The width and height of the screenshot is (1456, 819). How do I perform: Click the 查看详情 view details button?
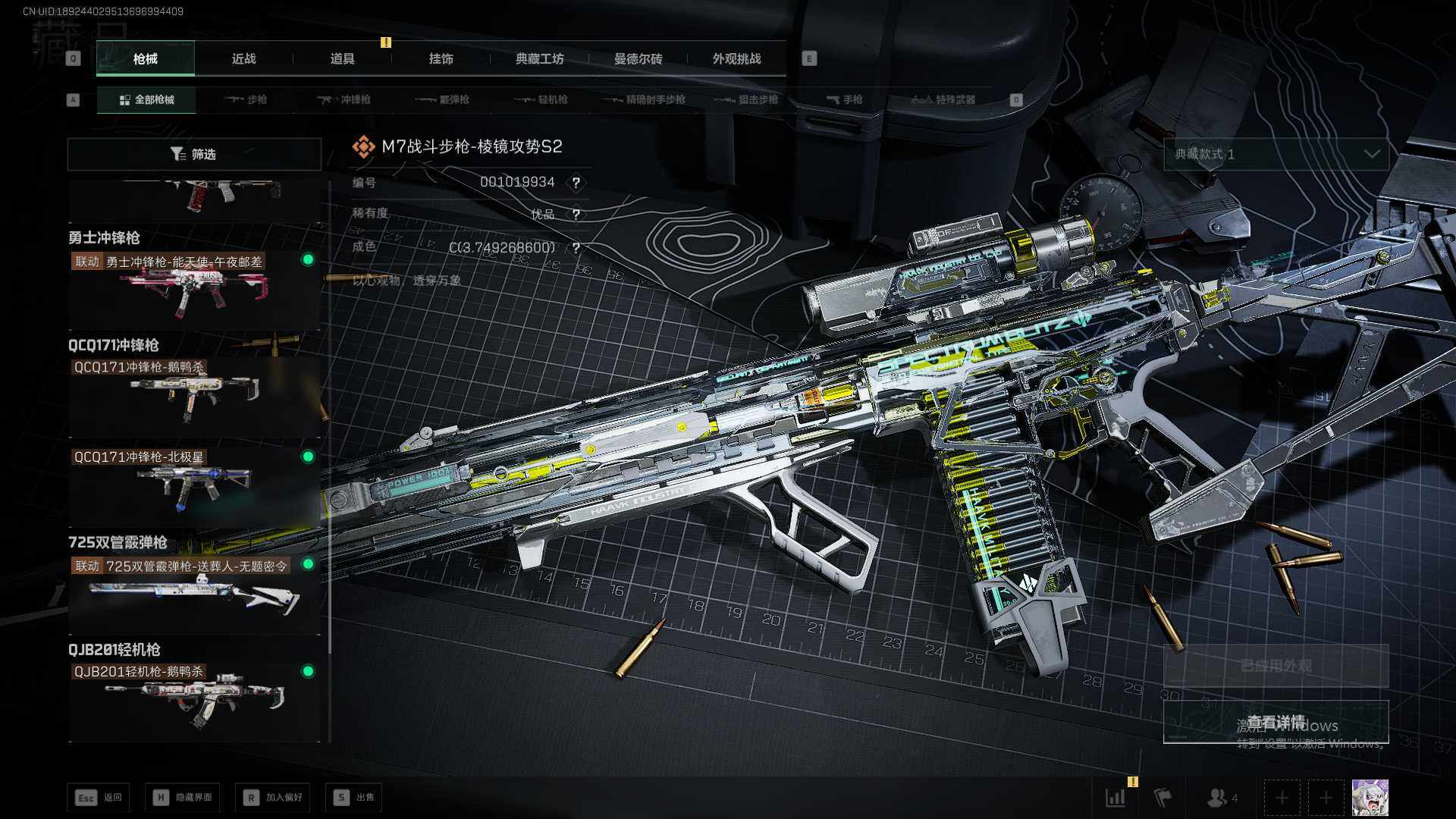pos(1276,722)
